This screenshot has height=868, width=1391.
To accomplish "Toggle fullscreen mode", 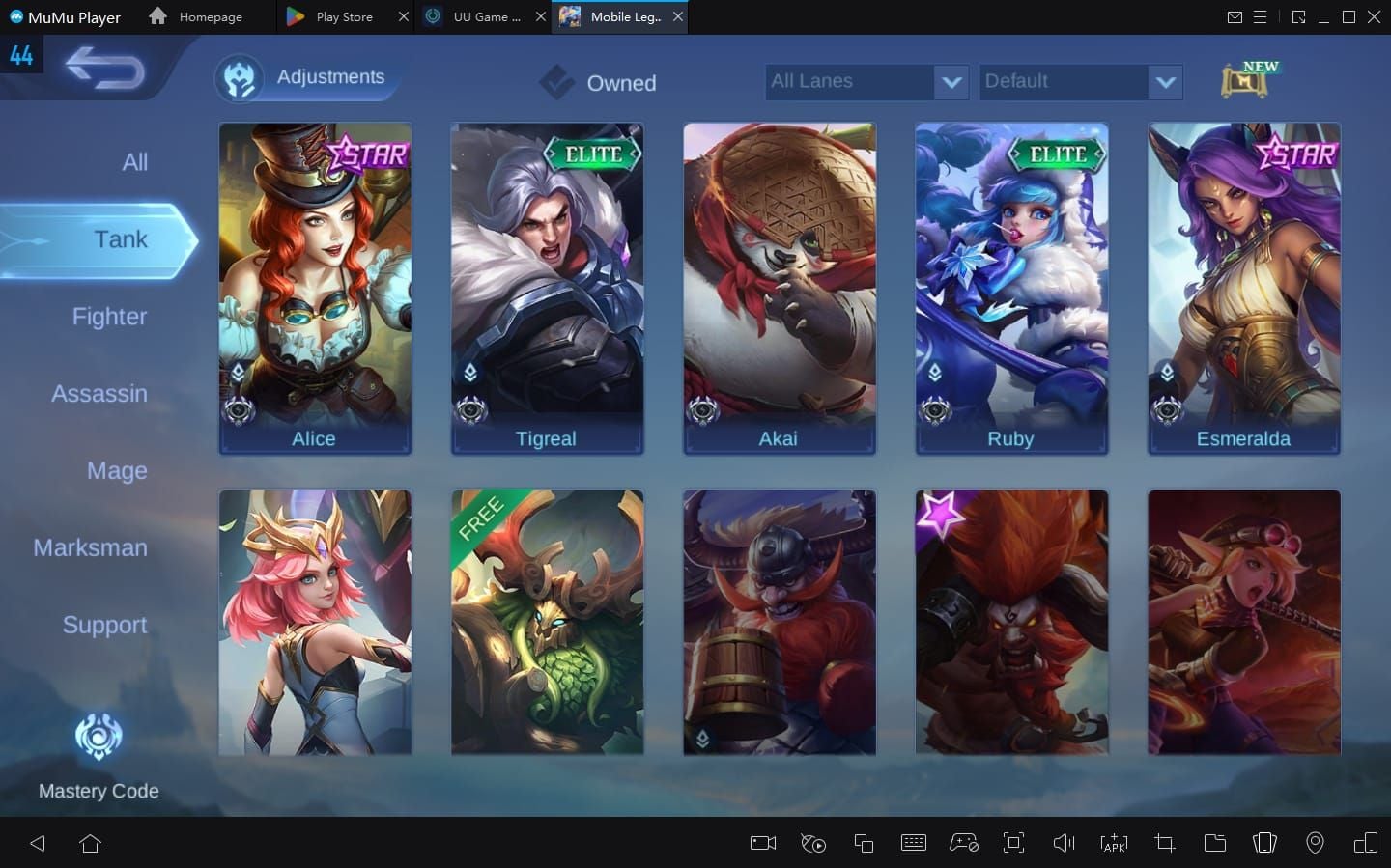I will pyautogui.click(x=1013, y=843).
